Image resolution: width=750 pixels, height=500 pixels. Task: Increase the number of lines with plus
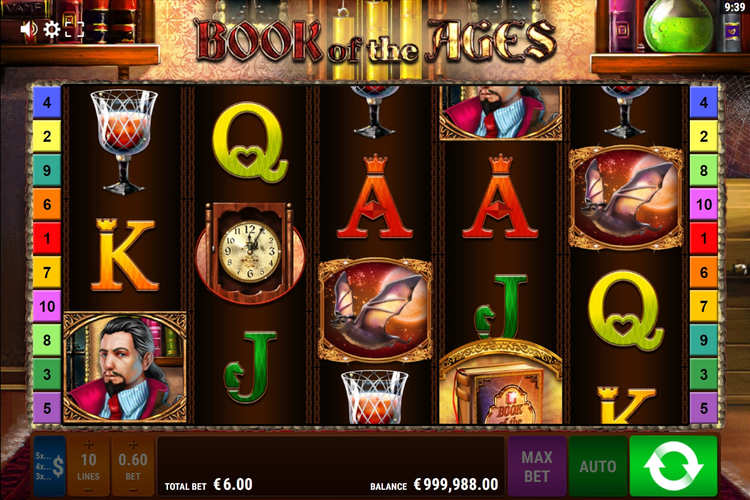(x=90, y=443)
